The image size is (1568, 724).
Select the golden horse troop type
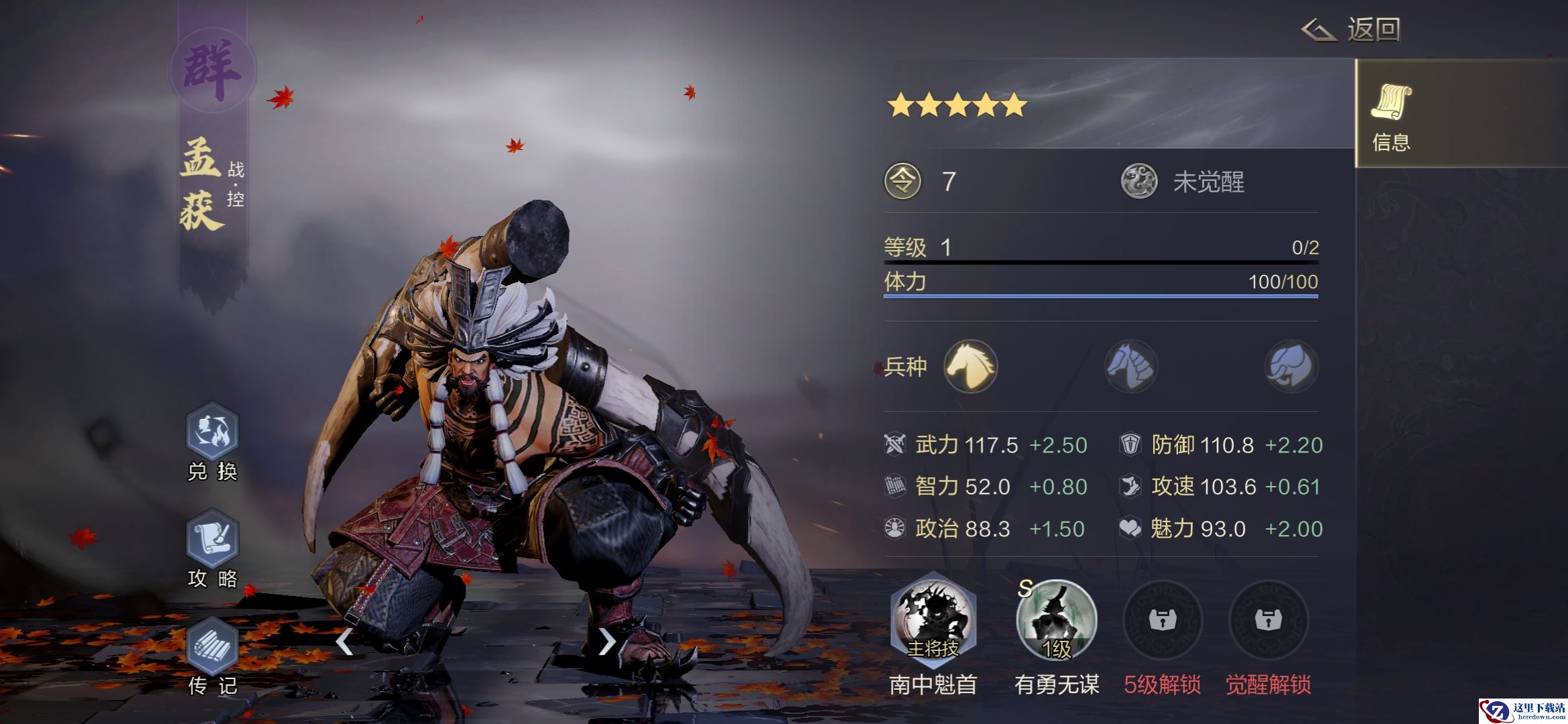(x=970, y=367)
